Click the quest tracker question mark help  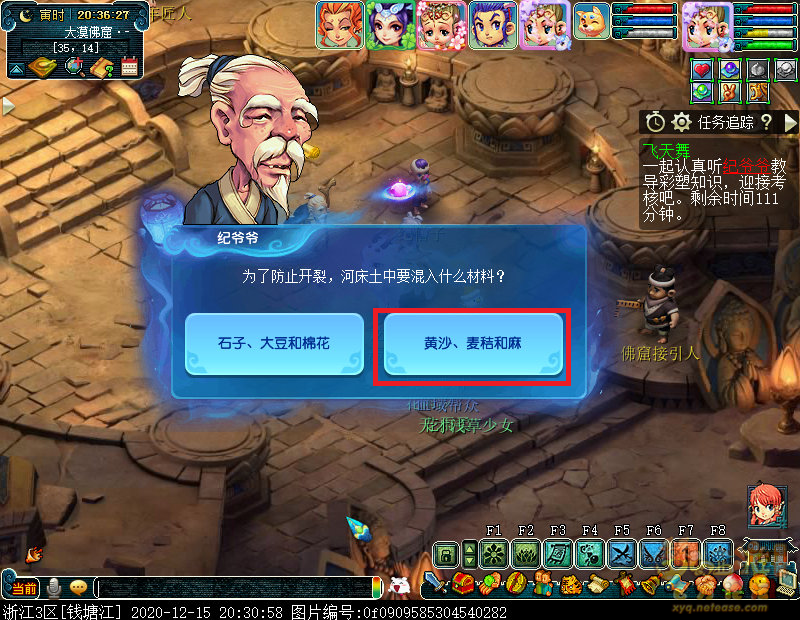(766, 122)
